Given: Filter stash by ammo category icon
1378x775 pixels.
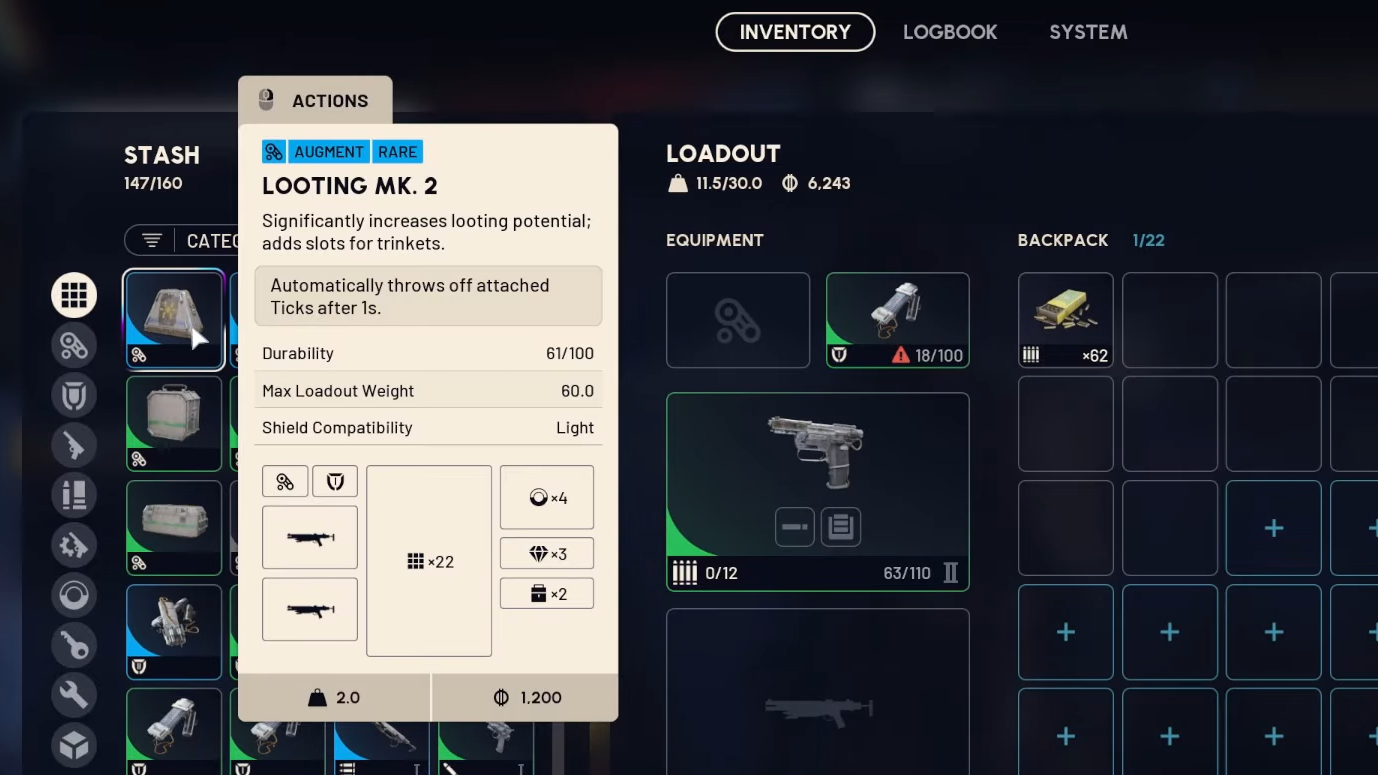Looking at the screenshot, I should [74, 495].
